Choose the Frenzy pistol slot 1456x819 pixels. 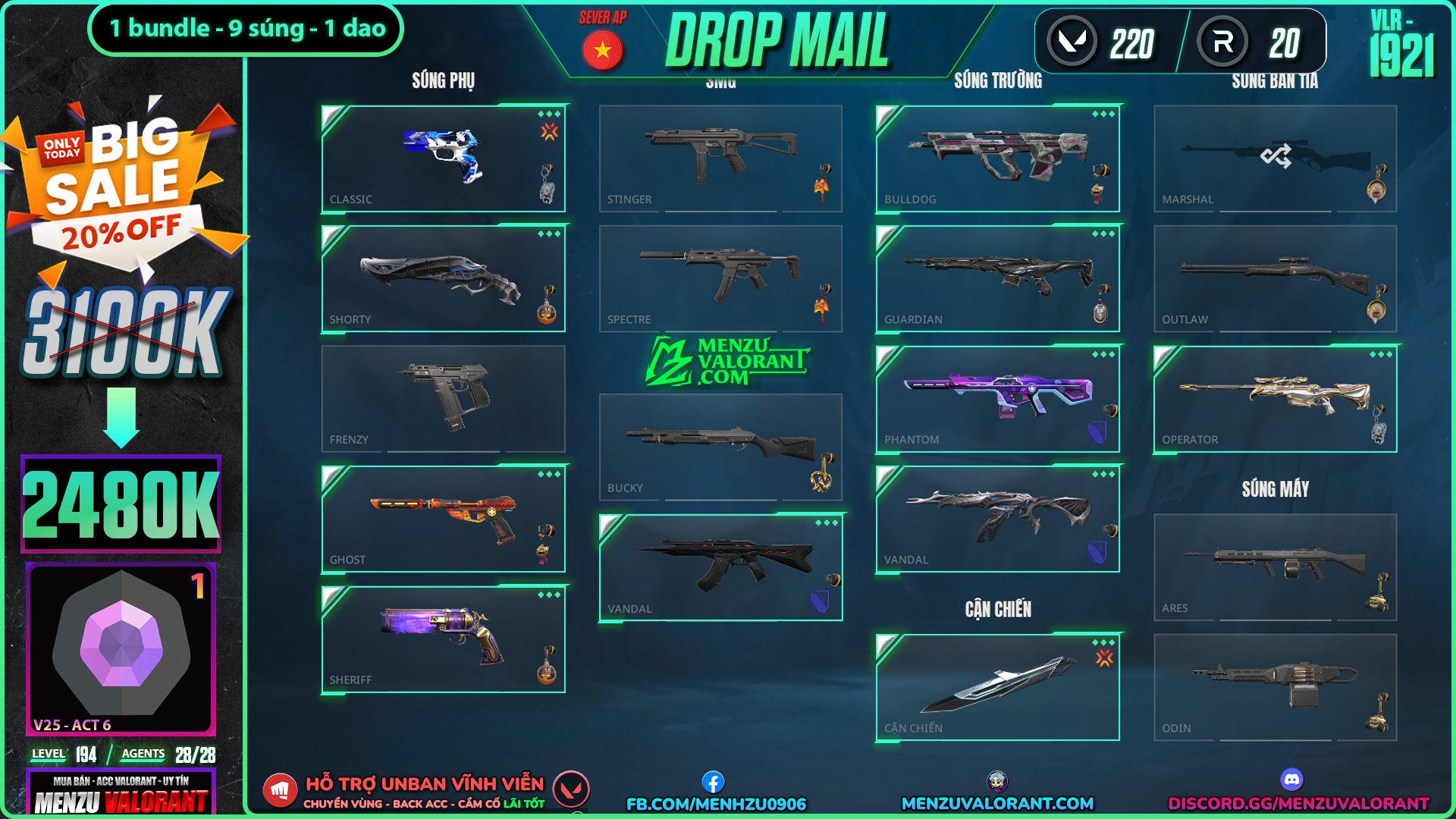coord(443,398)
